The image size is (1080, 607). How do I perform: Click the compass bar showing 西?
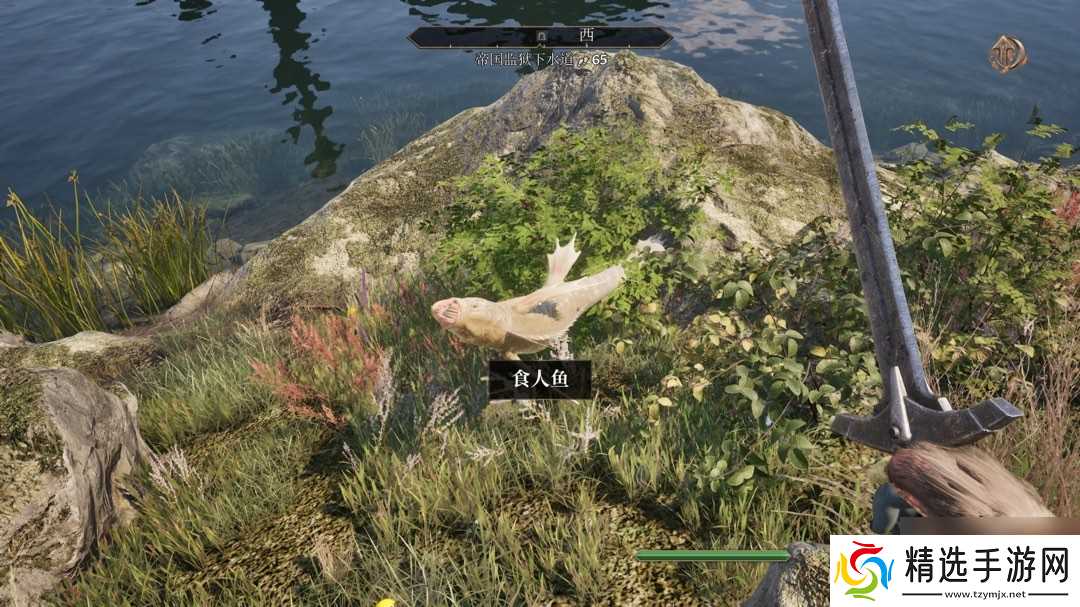[x=540, y=37]
